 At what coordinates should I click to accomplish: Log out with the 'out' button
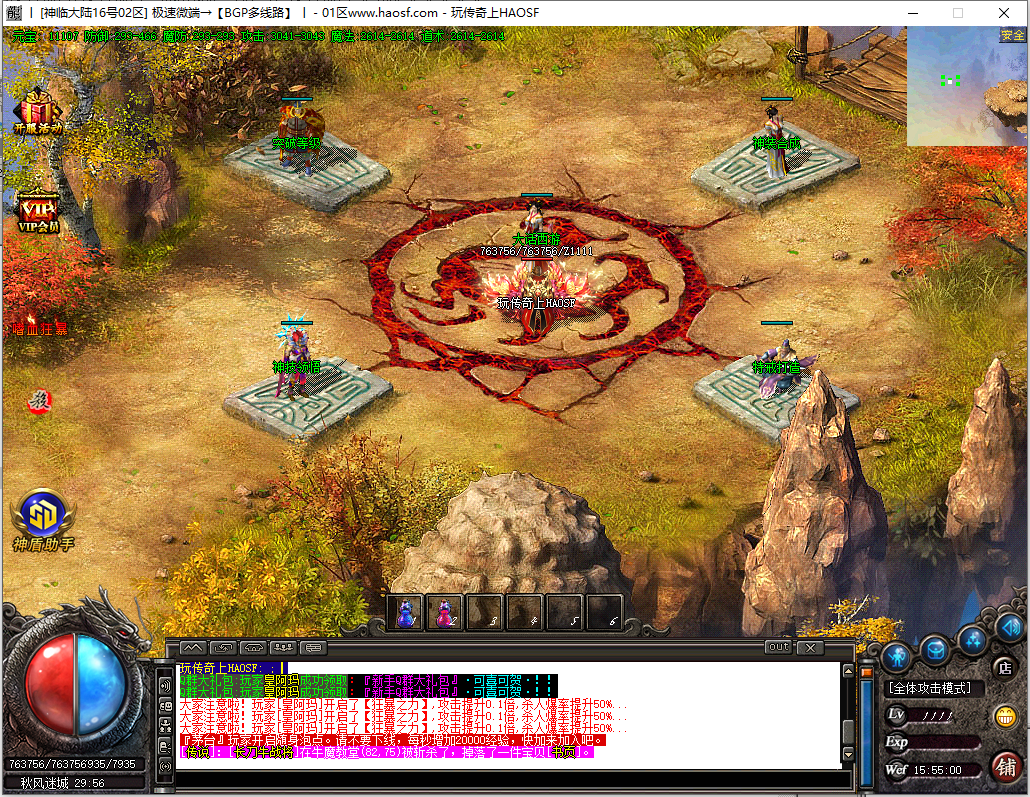point(778,647)
